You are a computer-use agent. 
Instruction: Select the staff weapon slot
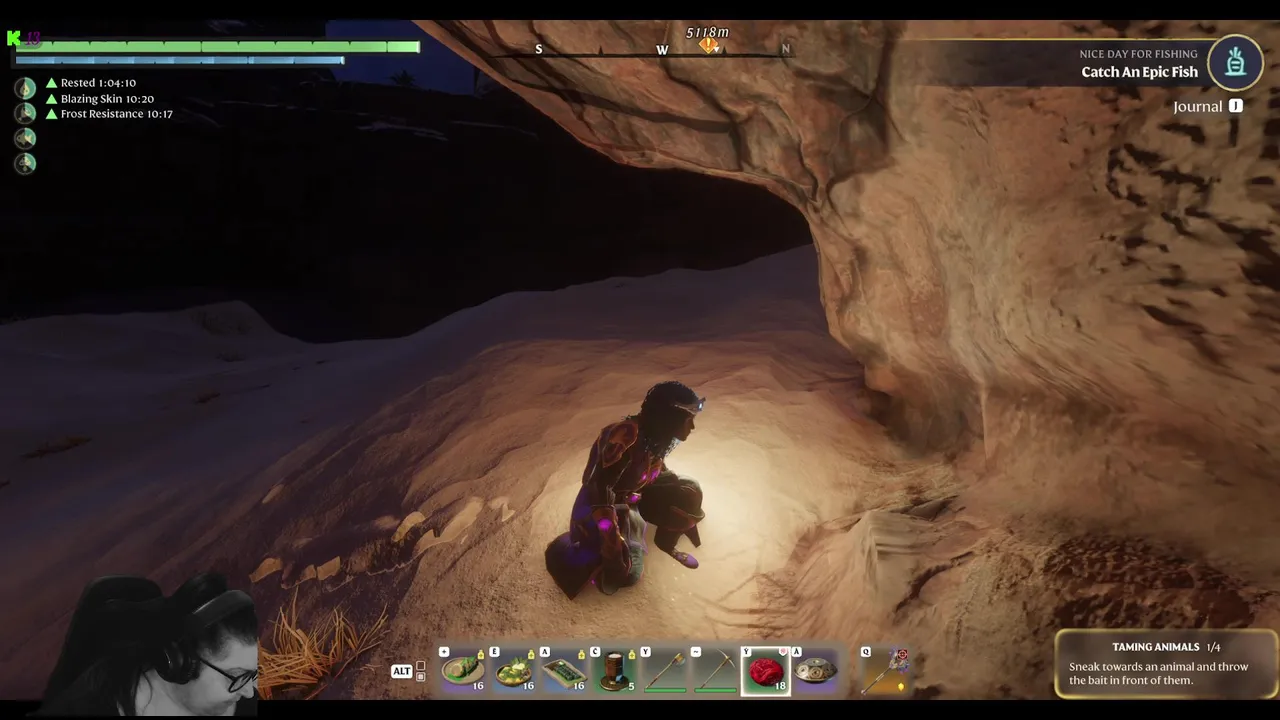point(884,671)
